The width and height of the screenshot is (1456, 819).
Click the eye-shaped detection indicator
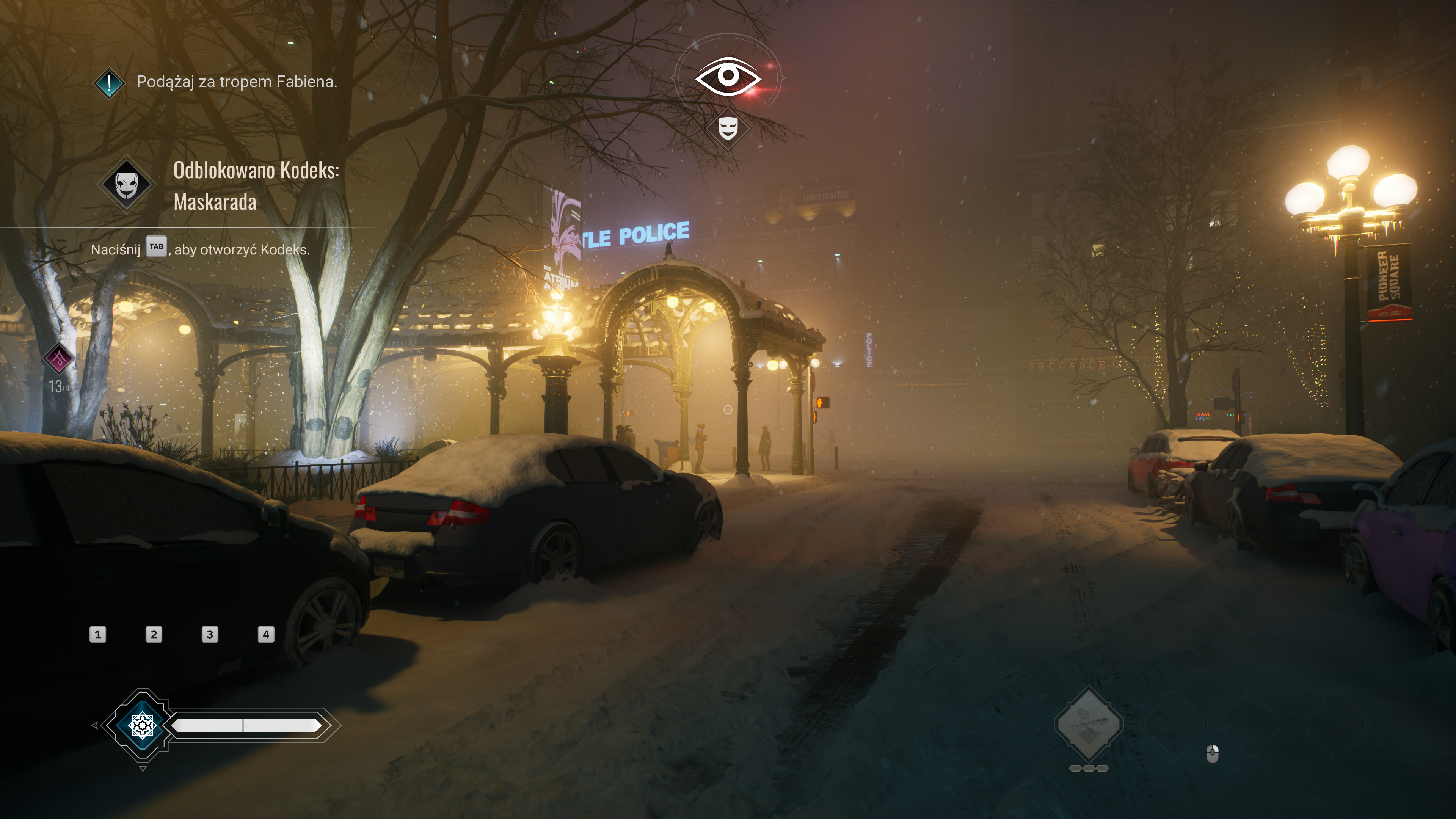point(728,76)
